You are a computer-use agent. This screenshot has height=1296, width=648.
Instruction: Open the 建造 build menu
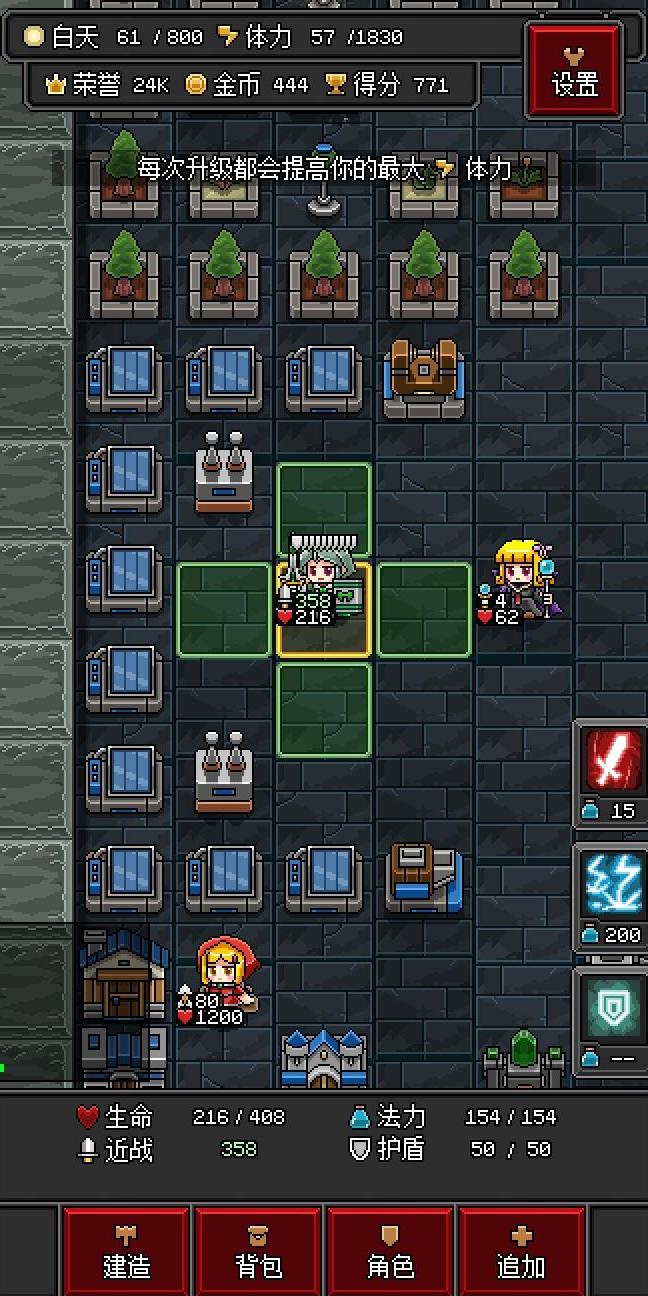pyautogui.click(x=126, y=1252)
